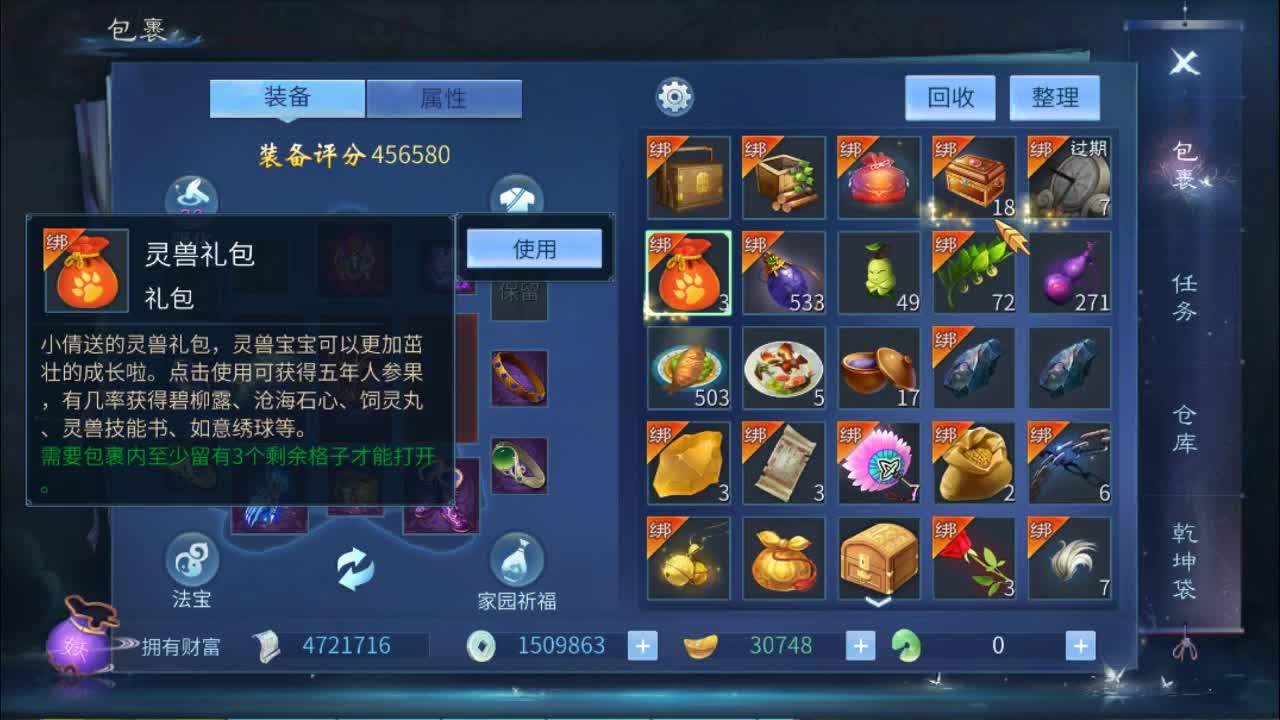Click the 整理 sort button

[1055, 97]
